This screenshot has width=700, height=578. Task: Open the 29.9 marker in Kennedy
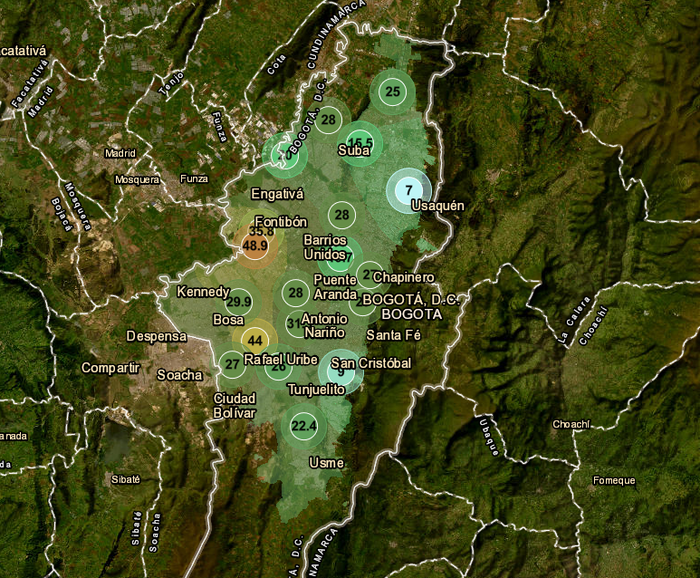click(239, 301)
